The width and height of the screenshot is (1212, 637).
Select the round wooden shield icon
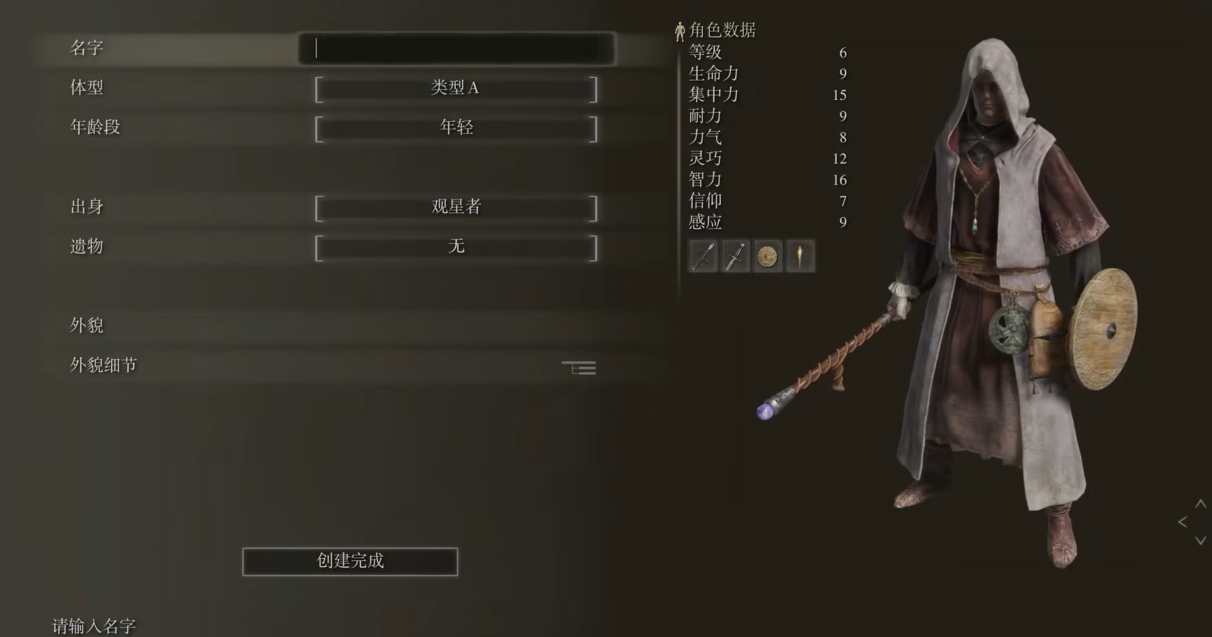tap(768, 257)
